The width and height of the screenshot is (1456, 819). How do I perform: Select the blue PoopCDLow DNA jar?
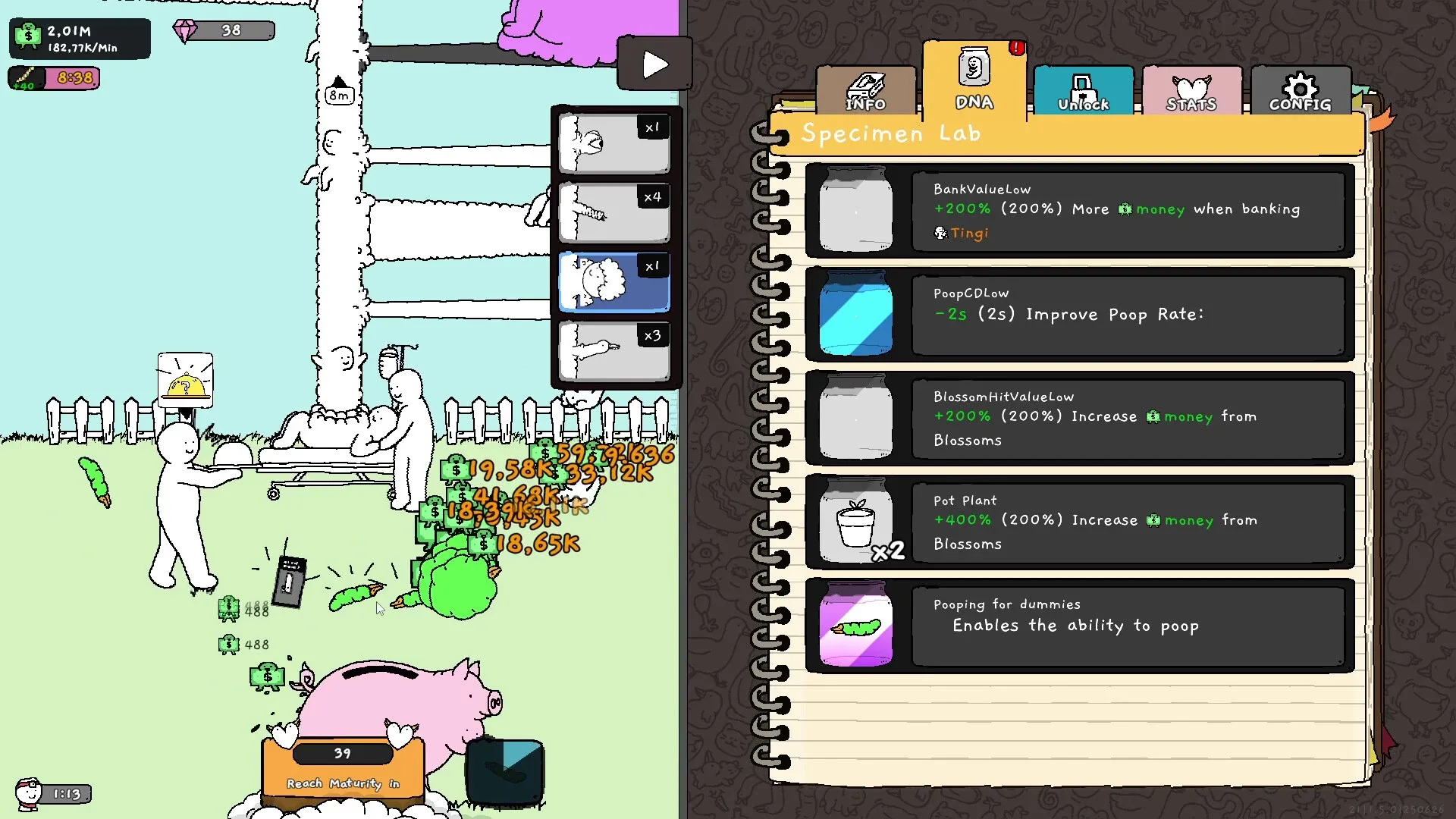855,315
